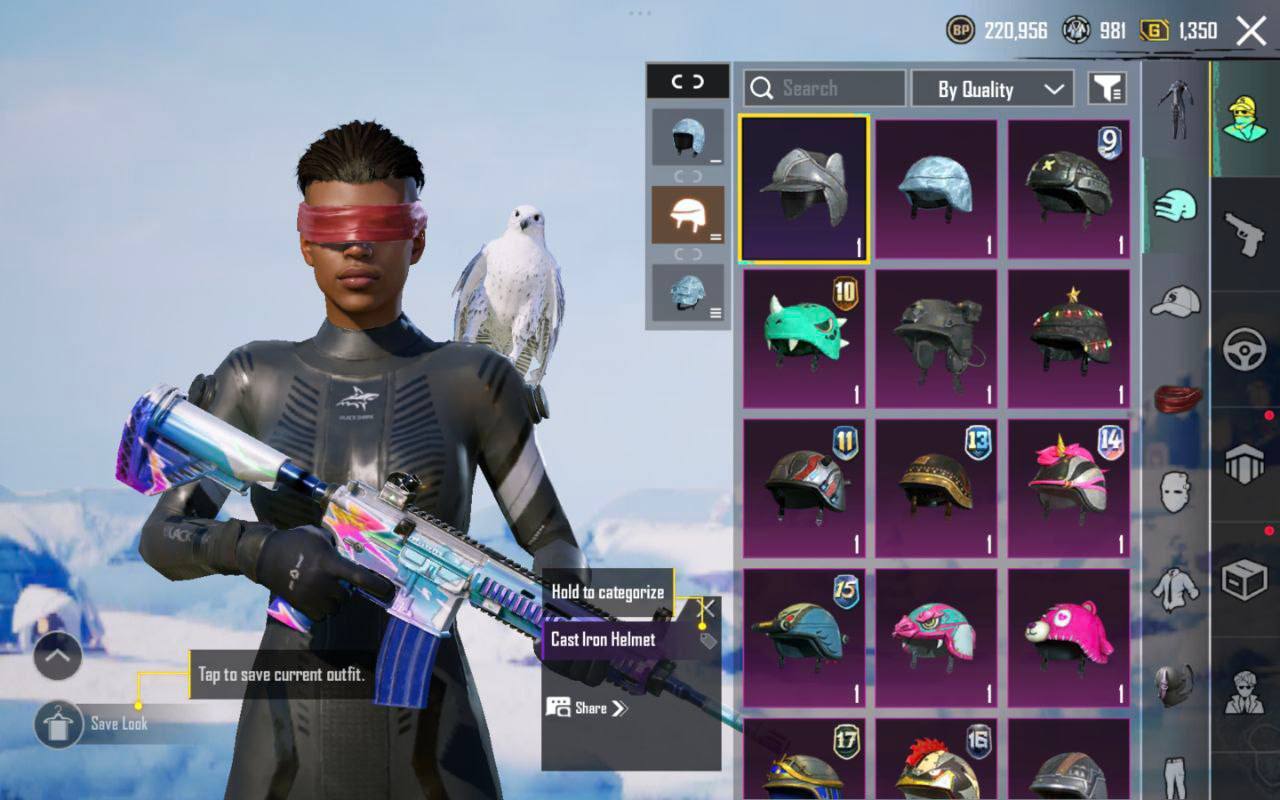Viewport: 1280px width, 800px height.
Task: Select the Cast Iron Helmet slot
Action: pos(804,189)
